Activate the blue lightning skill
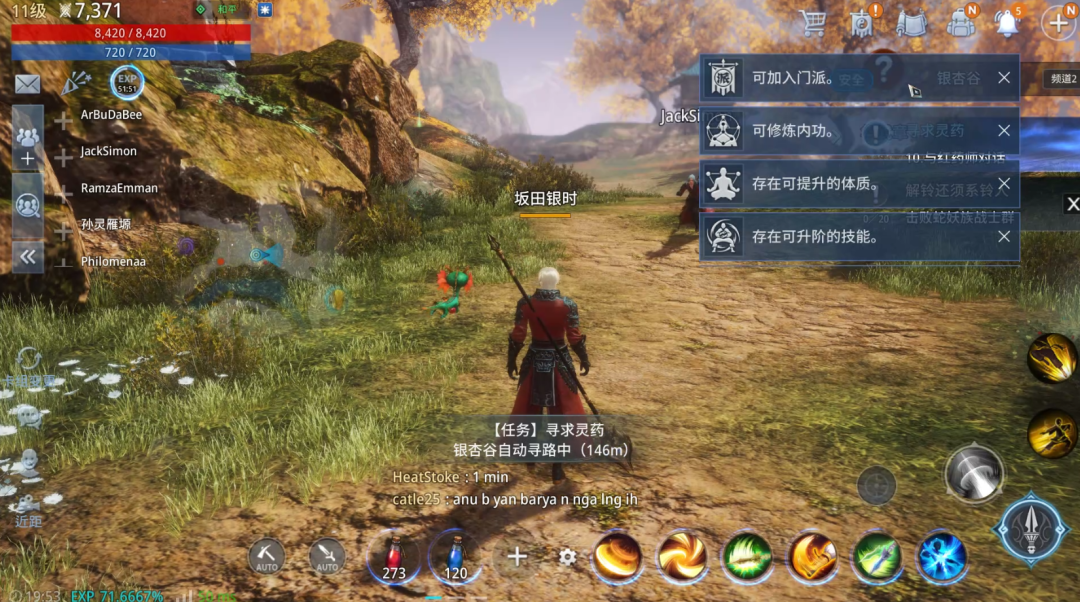 (x=942, y=556)
